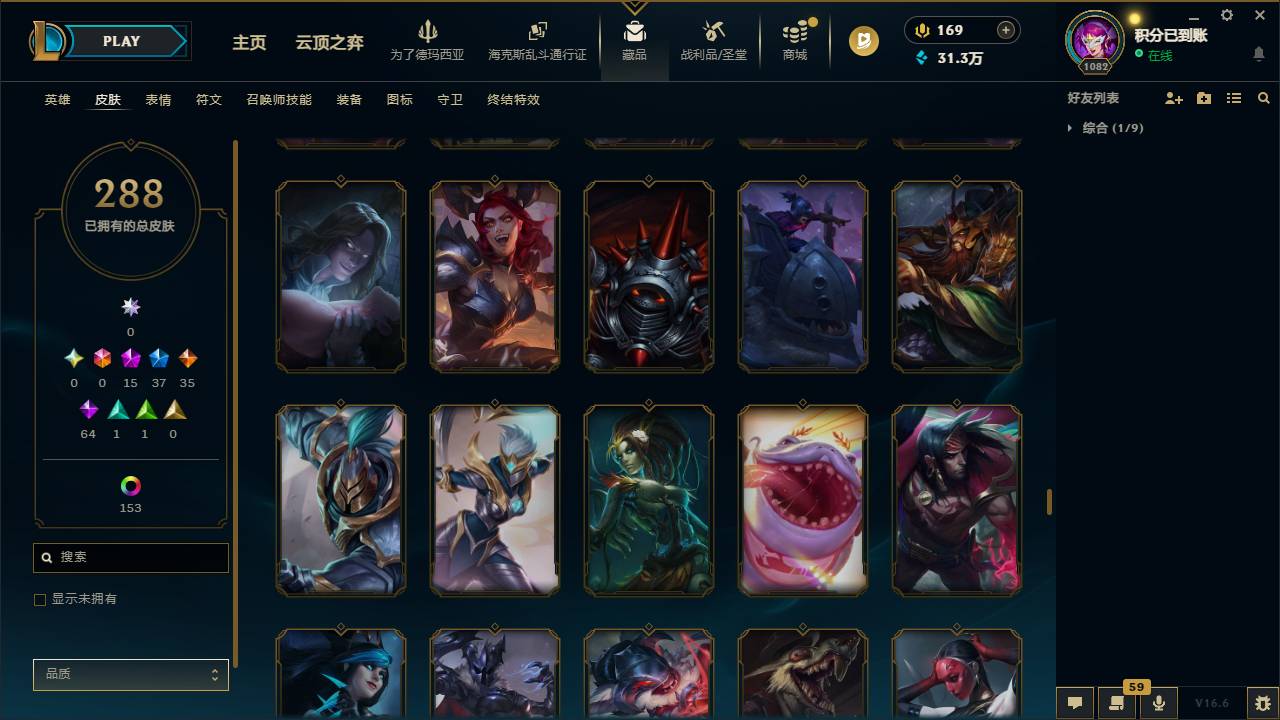The height and width of the screenshot is (720, 1280).
Task: Enable the 显示未拥有 checkbox
Action: [39, 599]
